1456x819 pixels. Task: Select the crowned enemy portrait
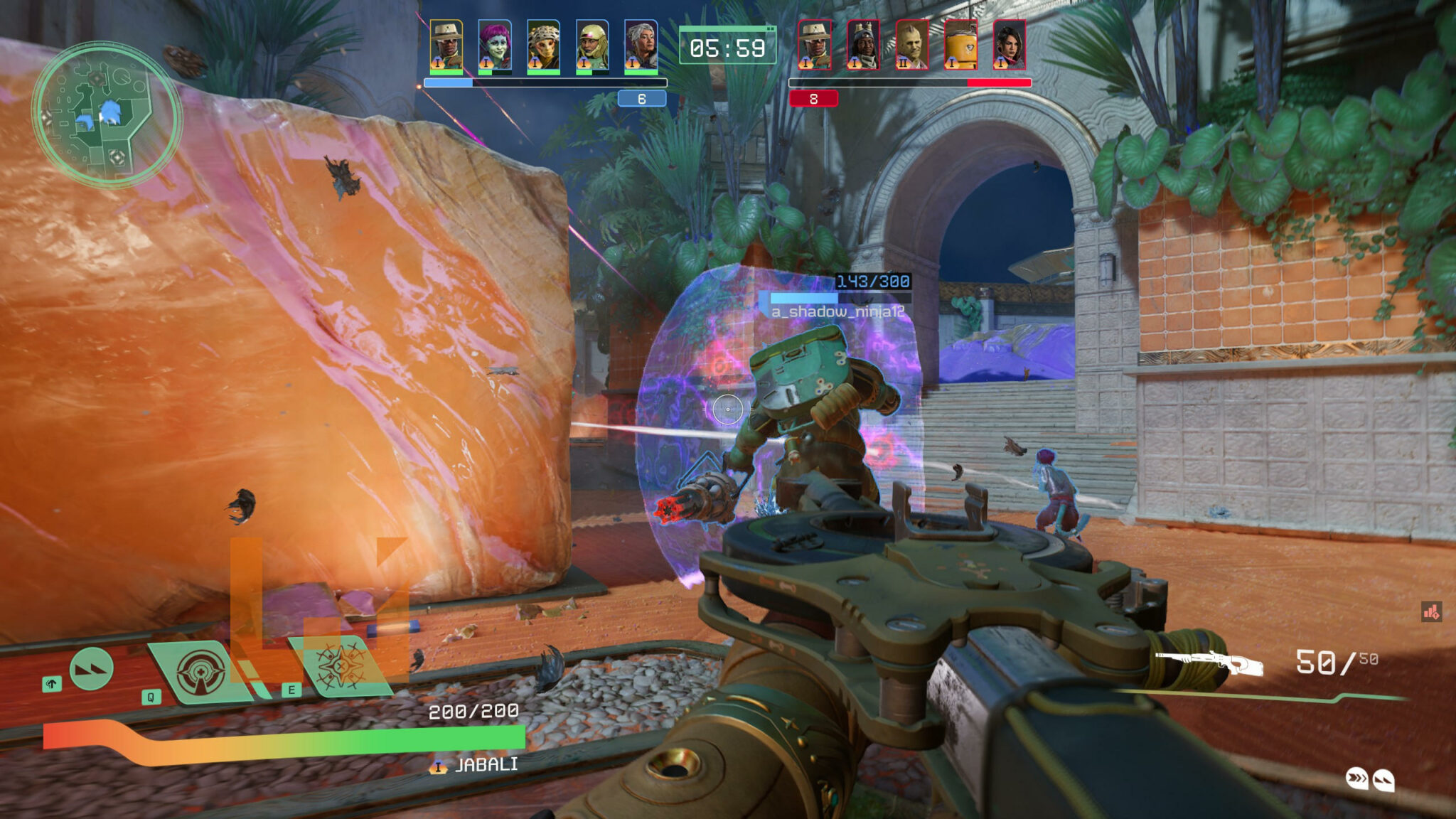coord(863,45)
